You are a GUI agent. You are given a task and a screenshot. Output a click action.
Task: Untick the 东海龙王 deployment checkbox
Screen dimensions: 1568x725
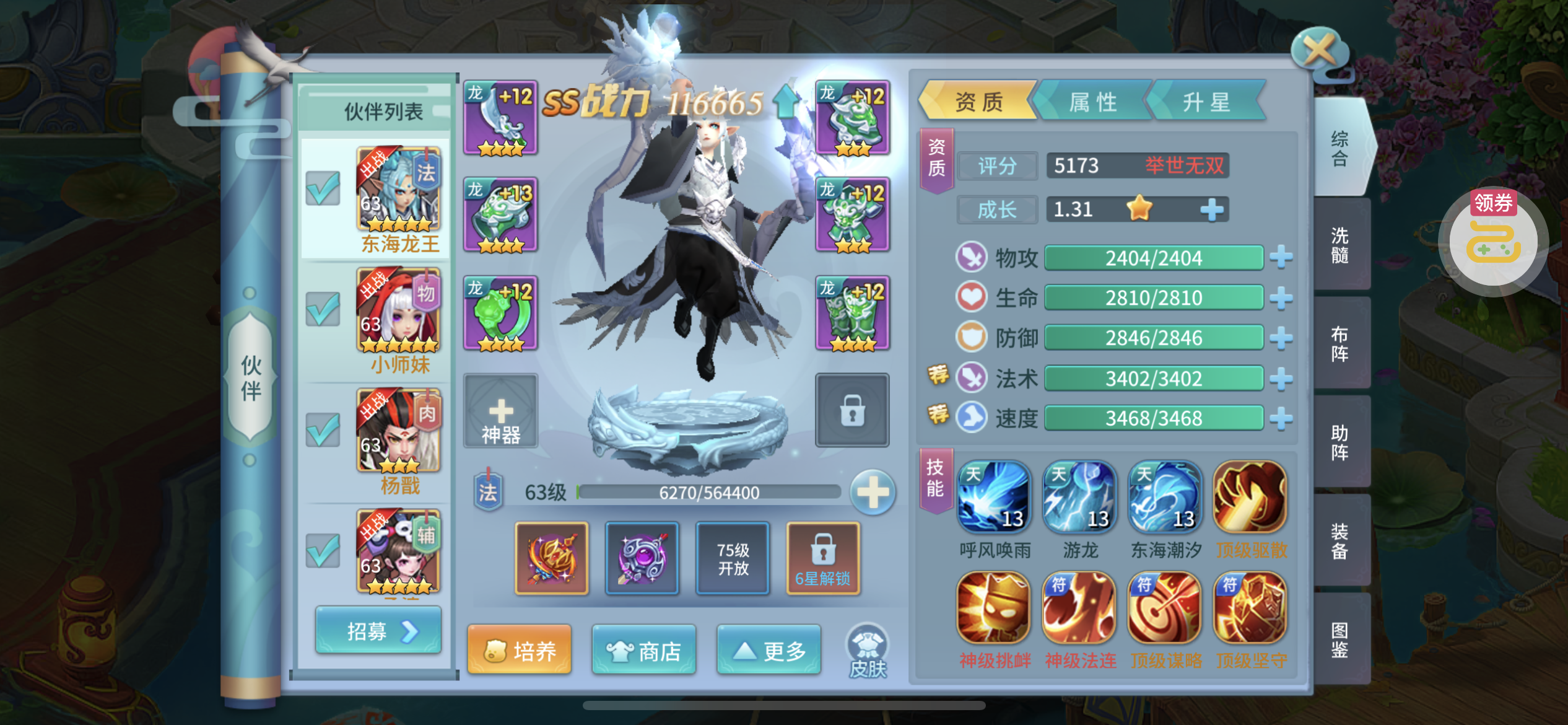[323, 188]
